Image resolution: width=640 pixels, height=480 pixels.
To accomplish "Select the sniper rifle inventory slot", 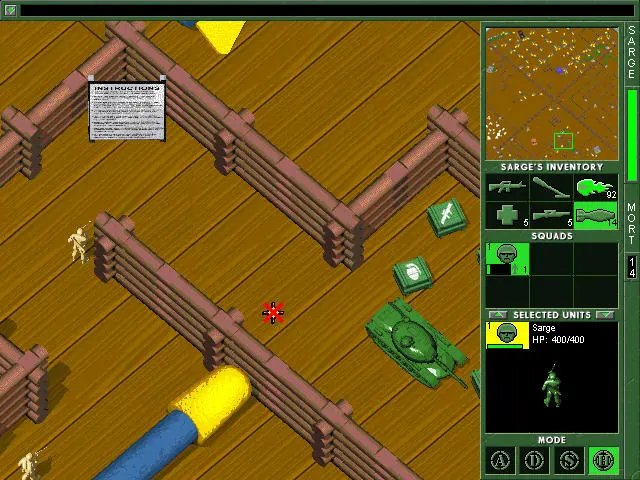I will pyautogui.click(x=551, y=215).
